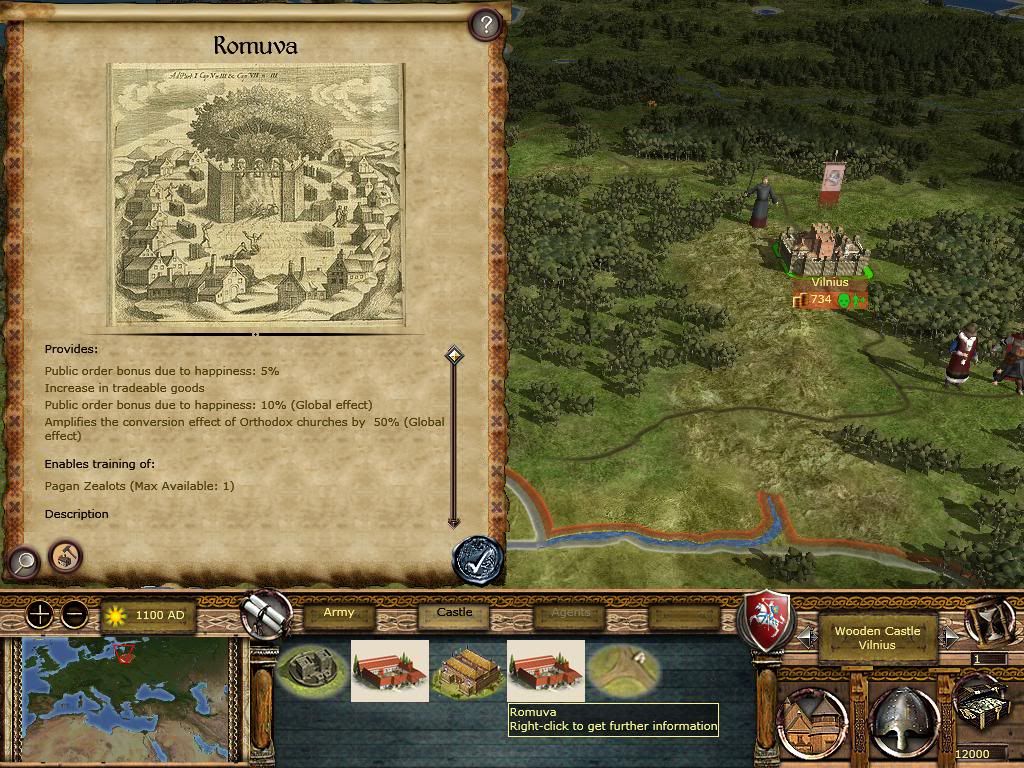
Task: Switch to the Army tab
Action: (339, 613)
